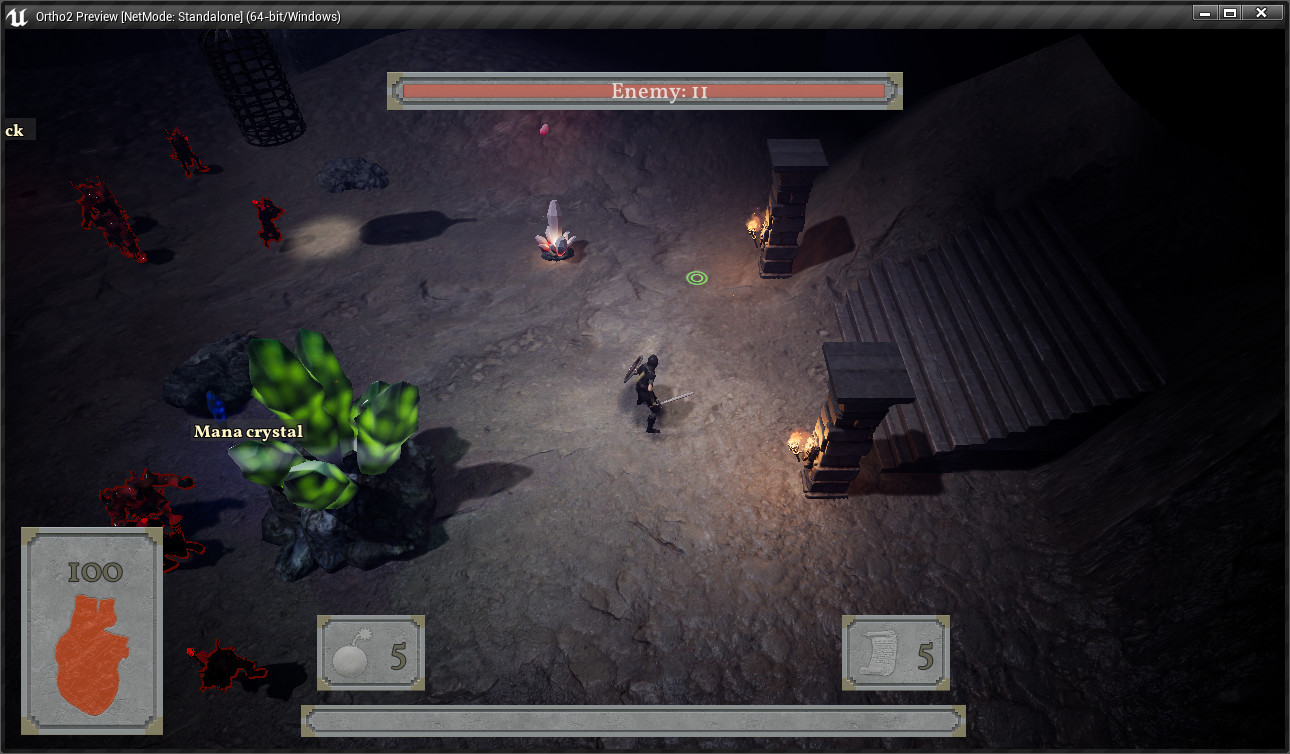Click the 'Mana crystal' text label

tap(248, 431)
